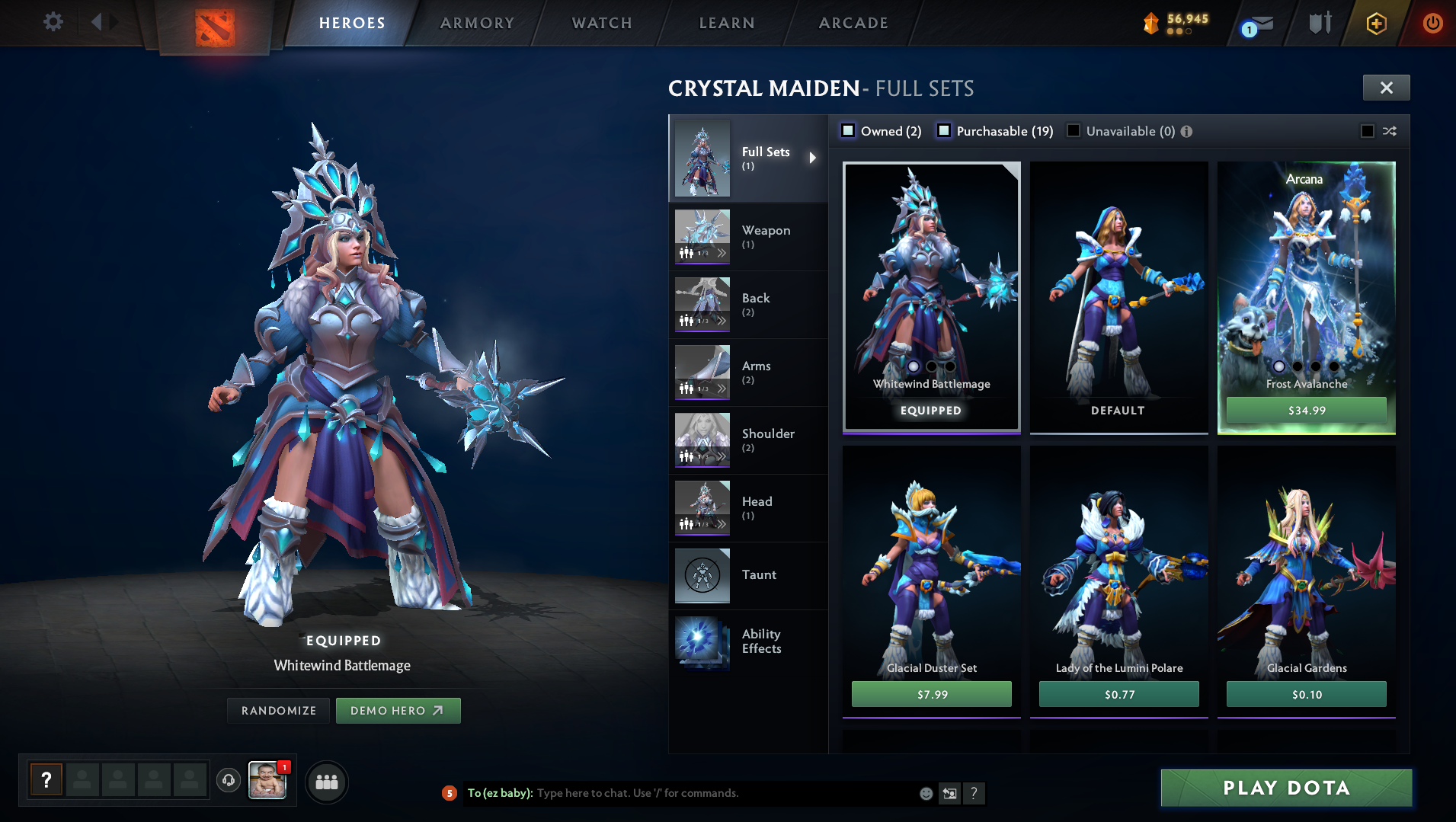Open the Watch tab

[x=602, y=23]
